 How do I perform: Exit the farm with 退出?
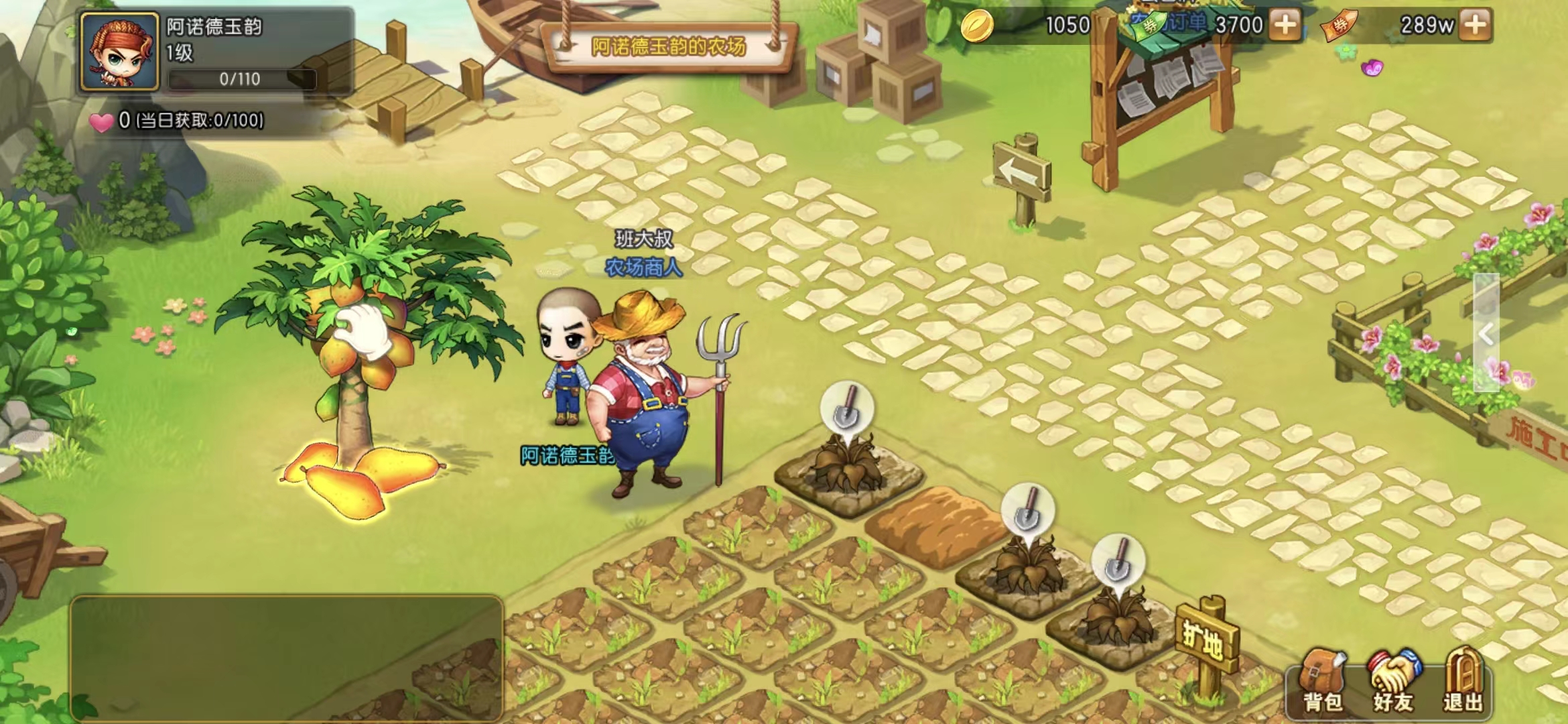(x=1464, y=680)
